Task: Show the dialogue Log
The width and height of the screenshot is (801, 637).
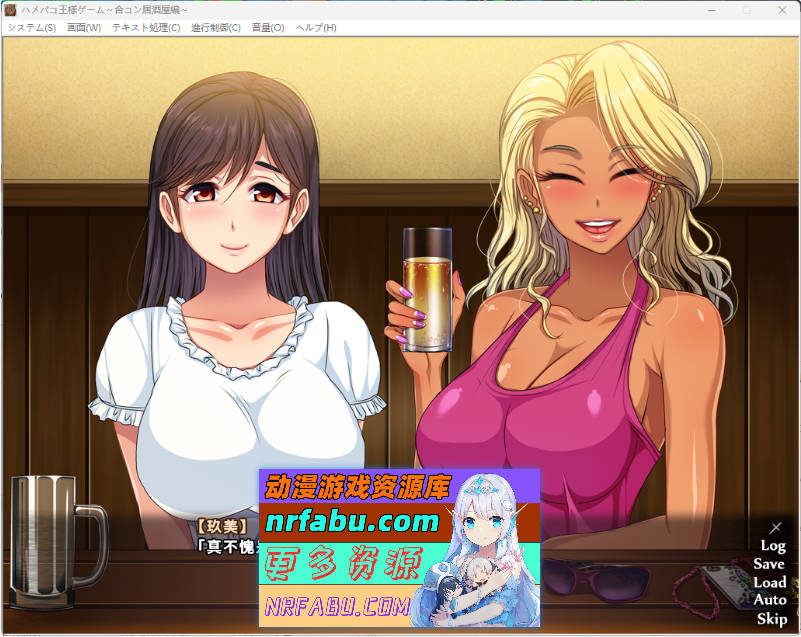Action: (772, 546)
